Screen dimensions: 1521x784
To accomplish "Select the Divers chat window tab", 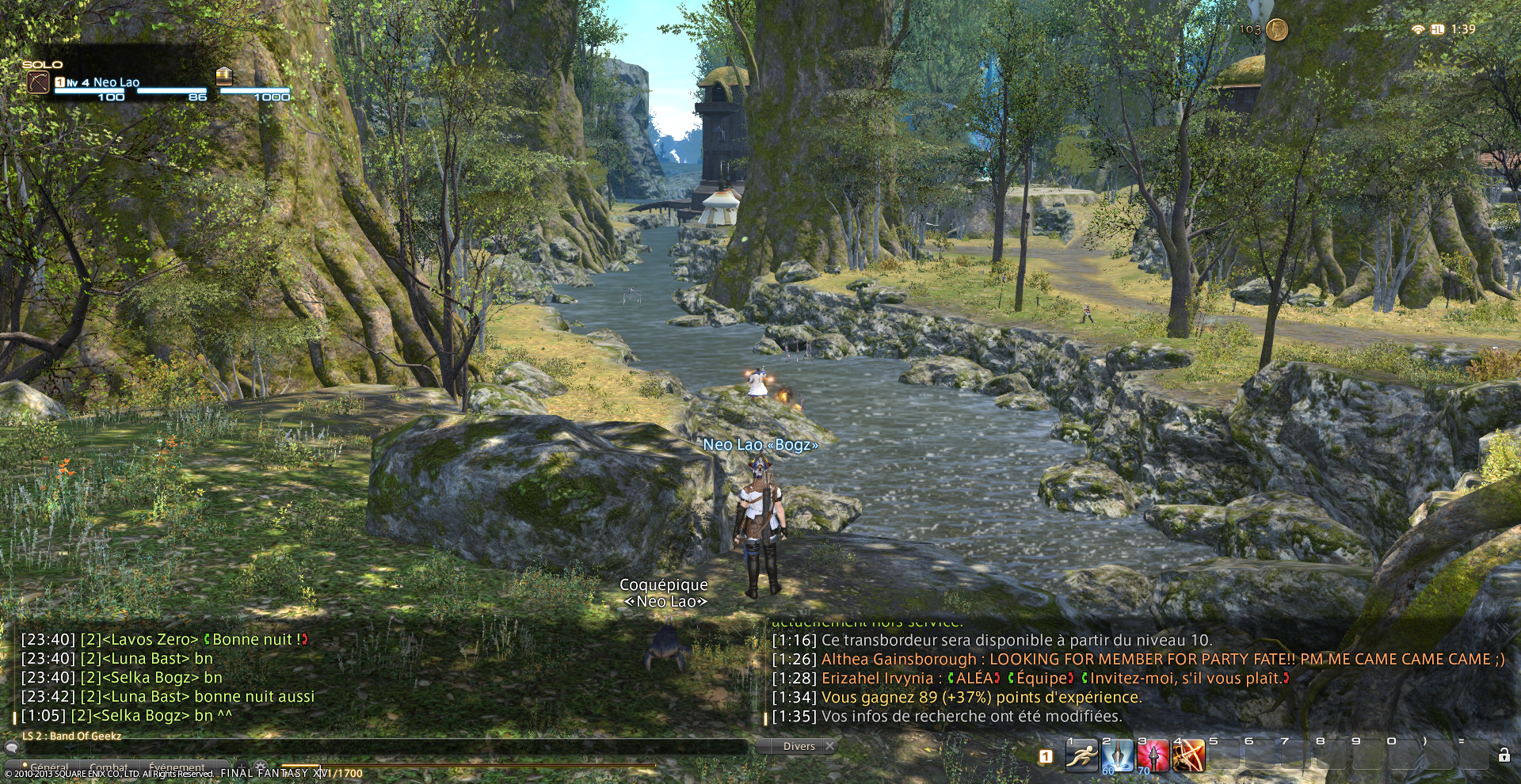I will pyautogui.click(x=799, y=746).
